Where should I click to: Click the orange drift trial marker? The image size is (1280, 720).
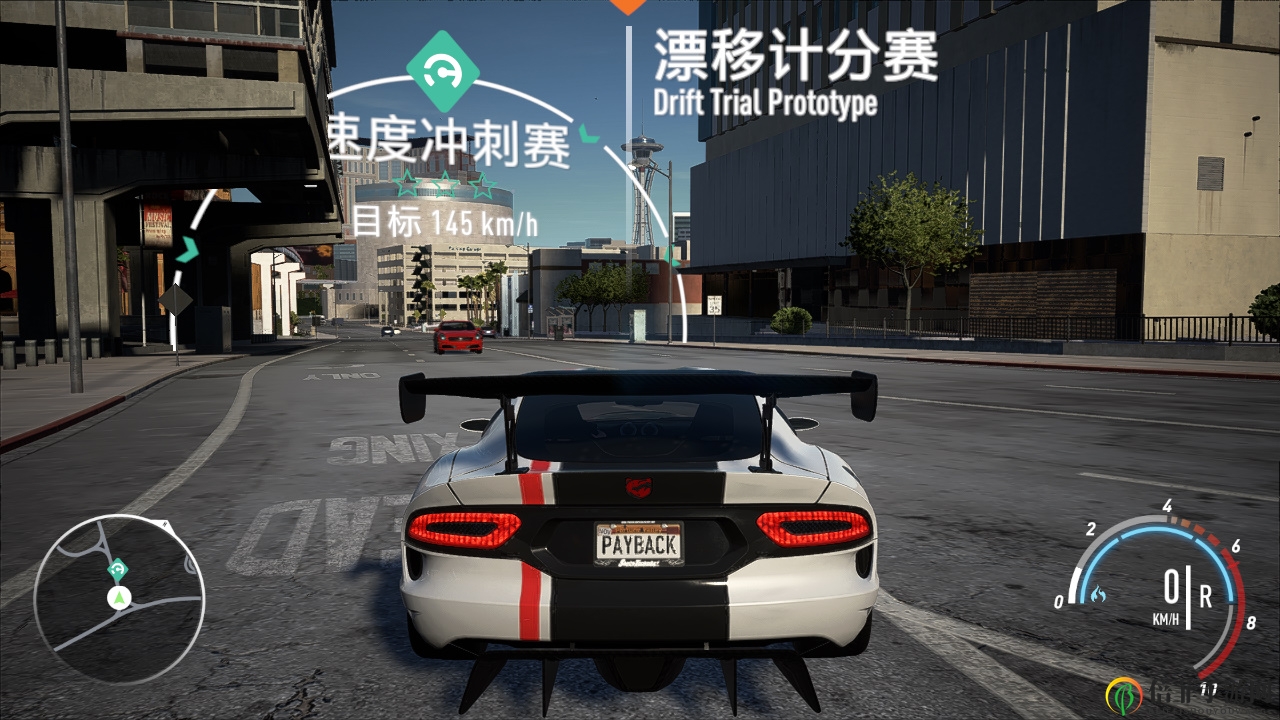pyautogui.click(x=630, y=8)
